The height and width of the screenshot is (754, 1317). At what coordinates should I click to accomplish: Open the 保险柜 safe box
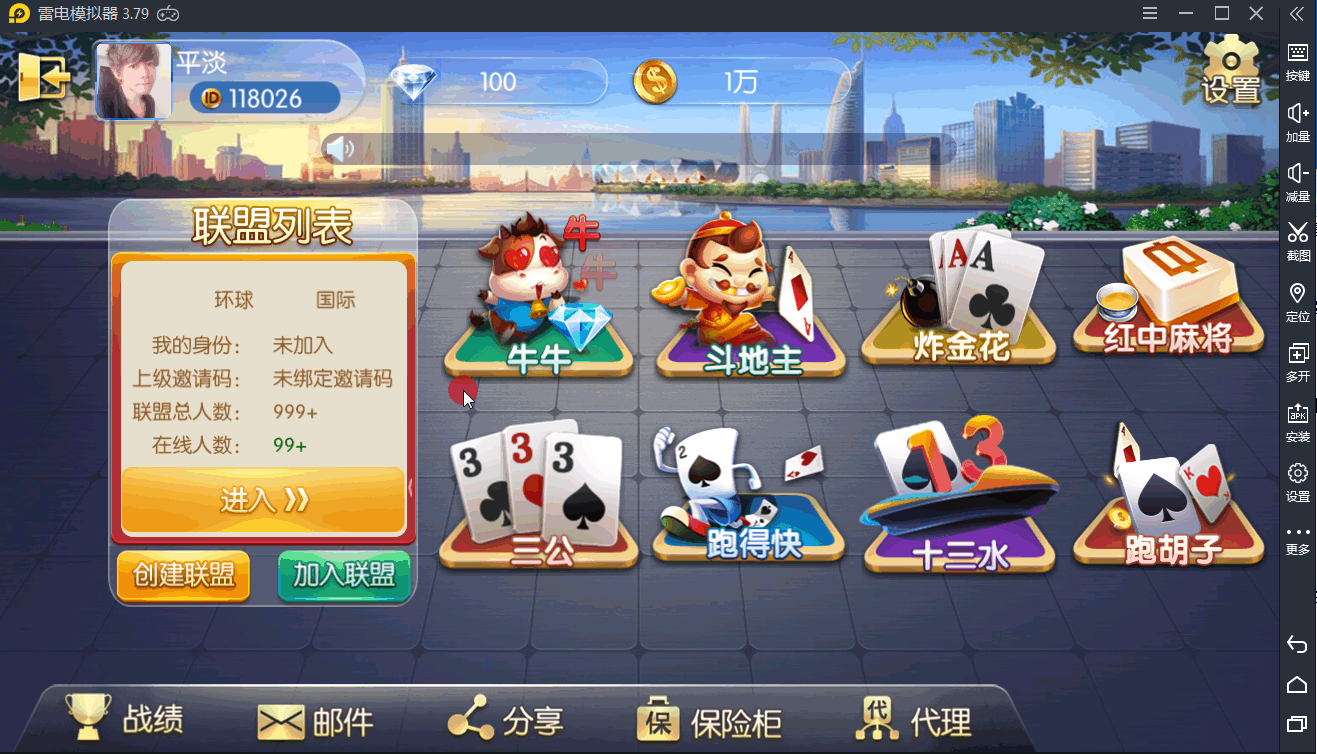click(709, 721)
